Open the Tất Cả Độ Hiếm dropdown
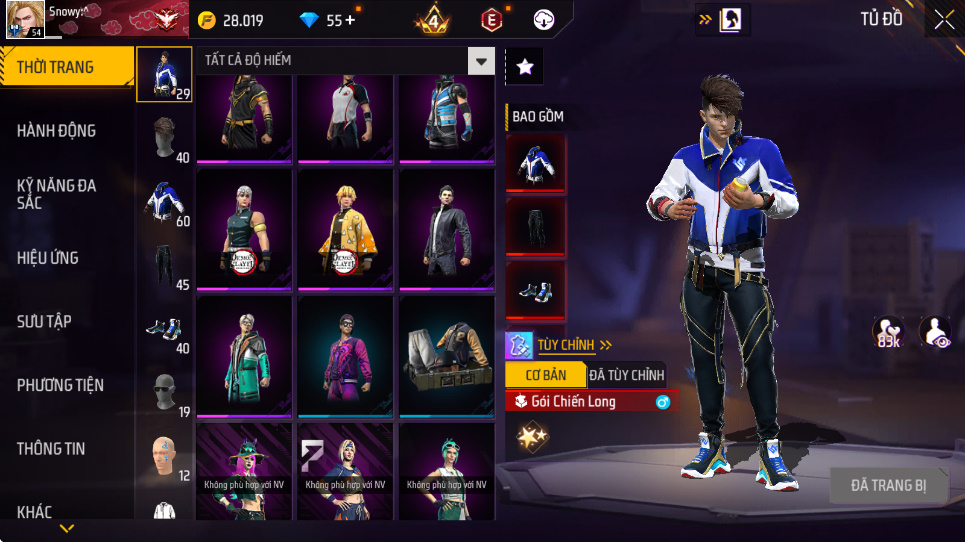 coord(482,61)
